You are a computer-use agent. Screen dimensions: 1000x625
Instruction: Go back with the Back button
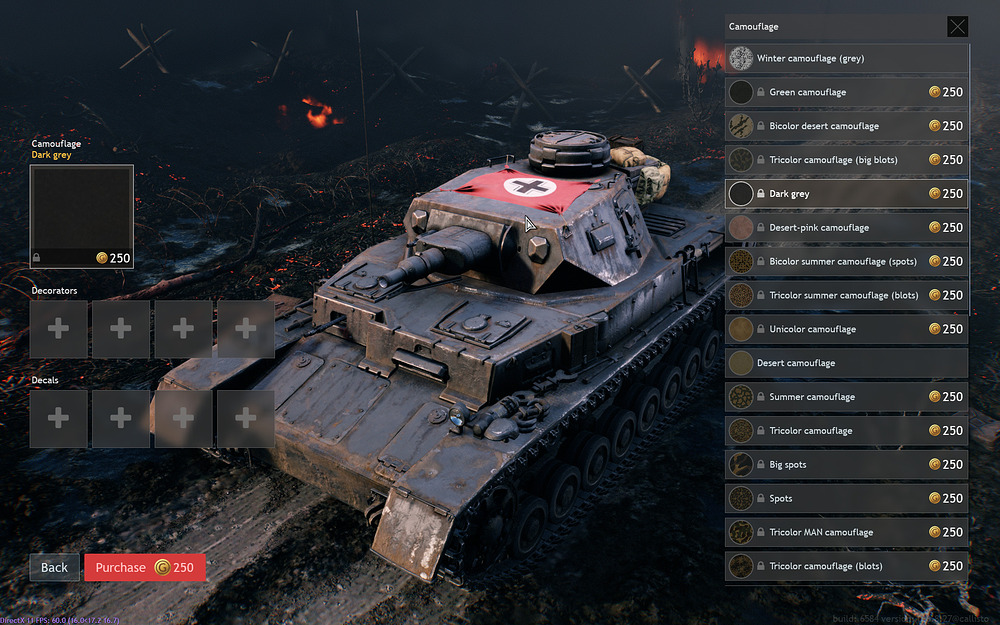(54, 567)
